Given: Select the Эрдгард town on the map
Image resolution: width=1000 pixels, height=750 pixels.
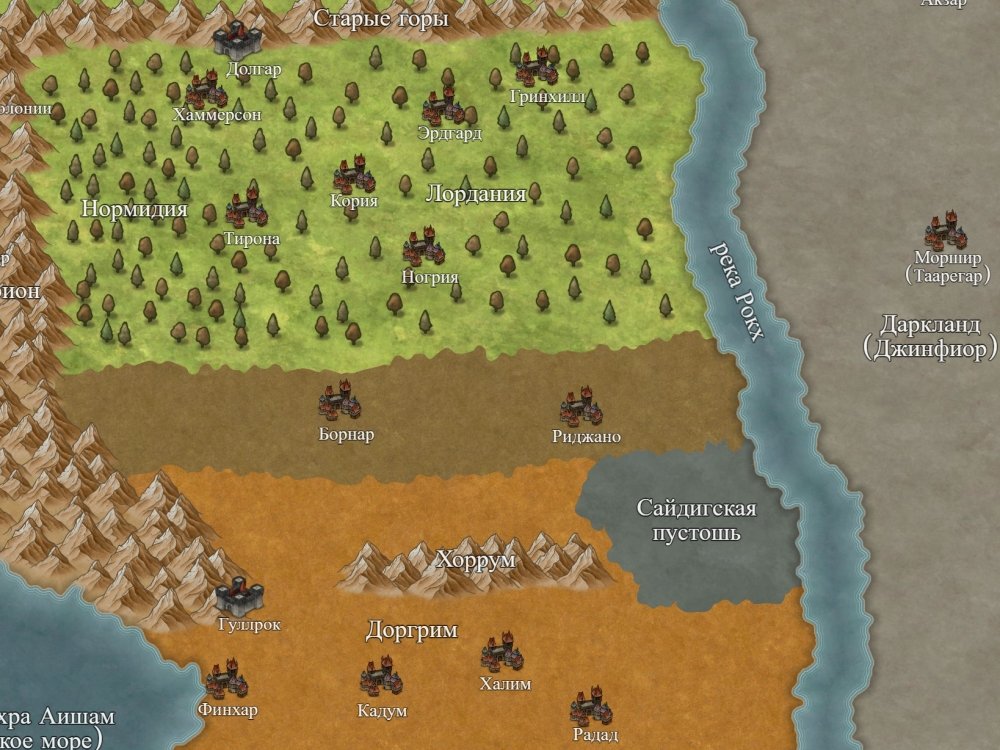Looking at the screenshot, I should point(443,106).
